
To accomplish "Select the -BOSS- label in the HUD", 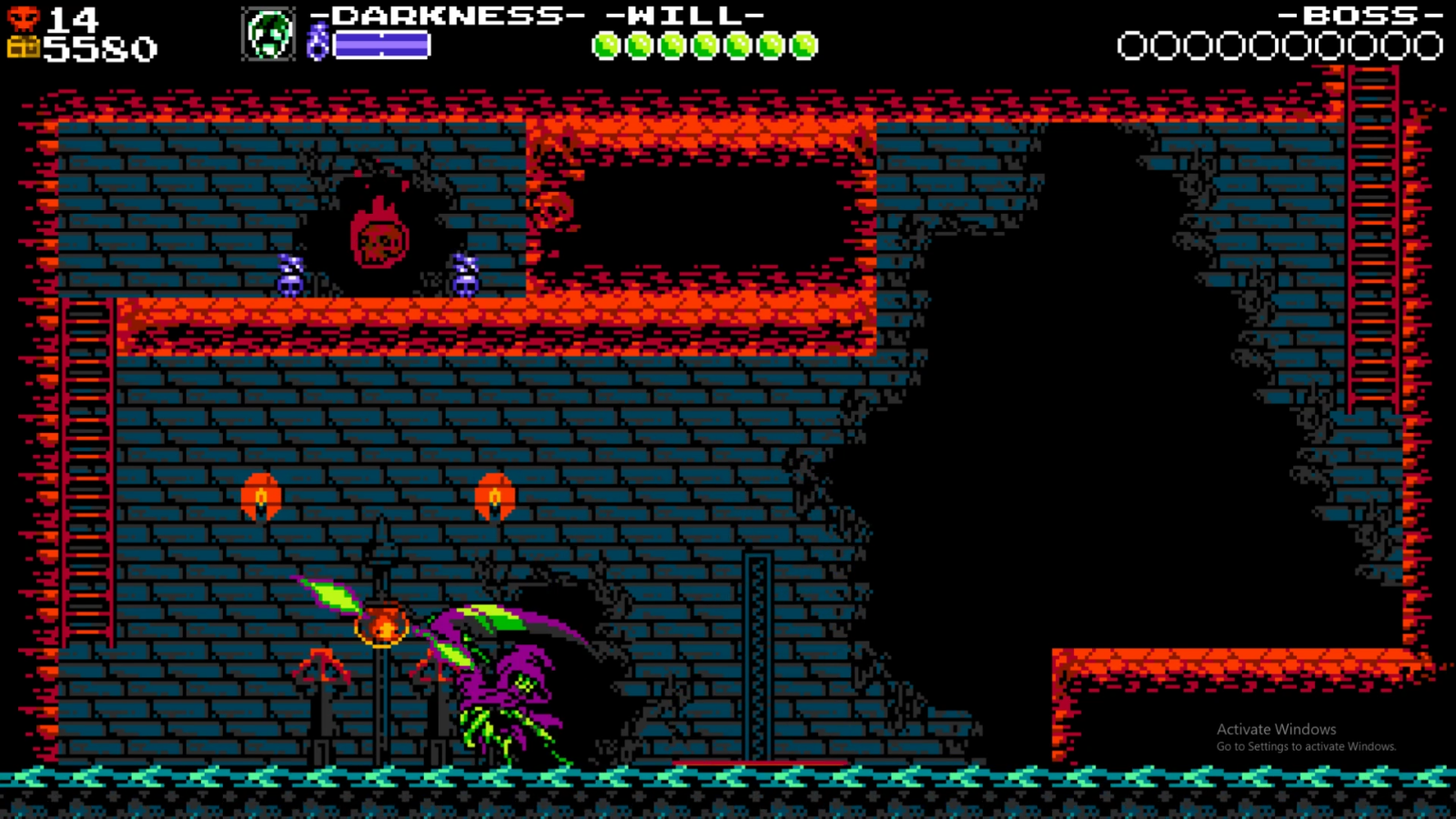I will tap(1359, 15).
